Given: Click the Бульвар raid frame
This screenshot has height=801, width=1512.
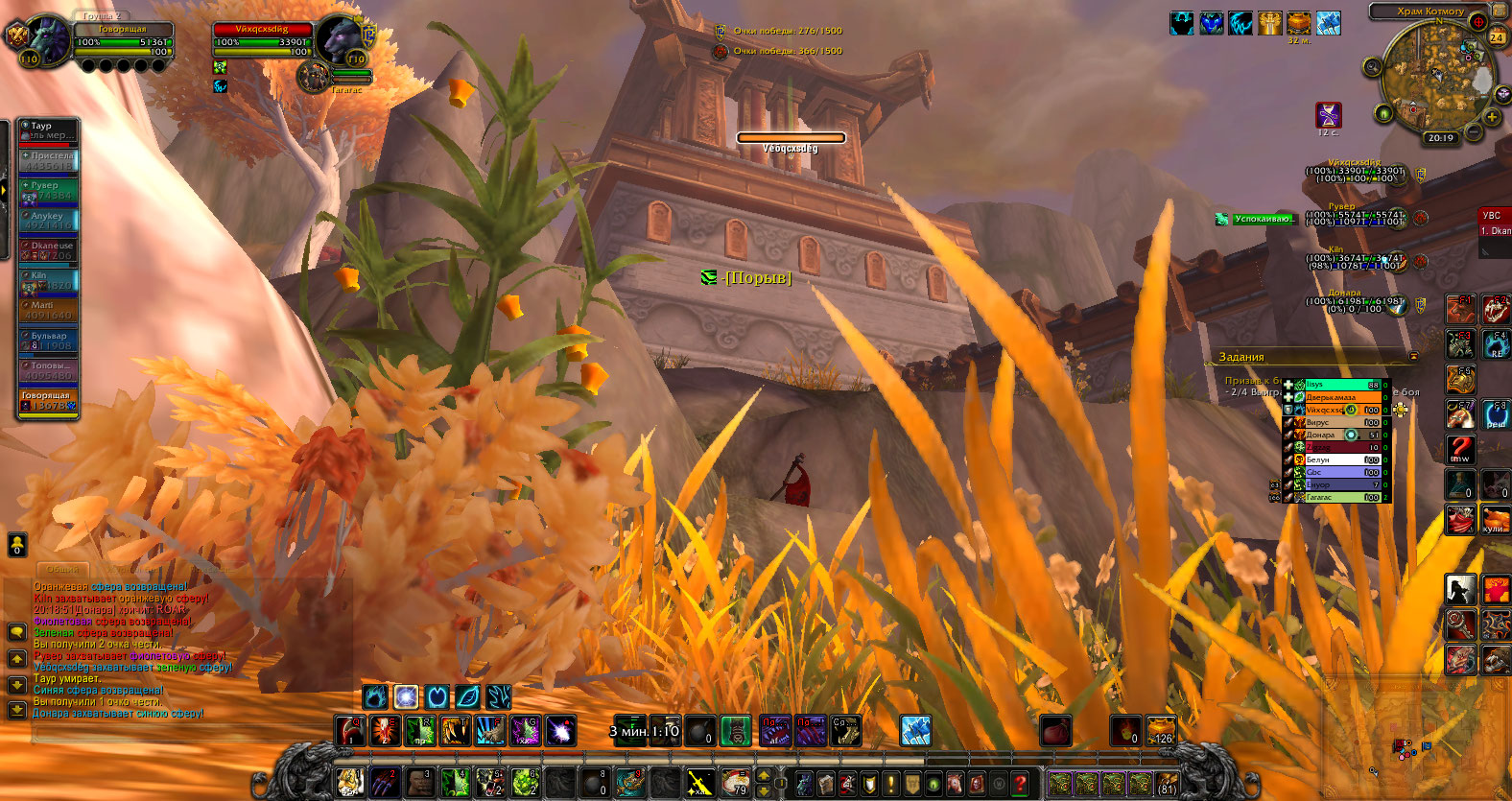Looking at the screenshot, I should (48, 341).
